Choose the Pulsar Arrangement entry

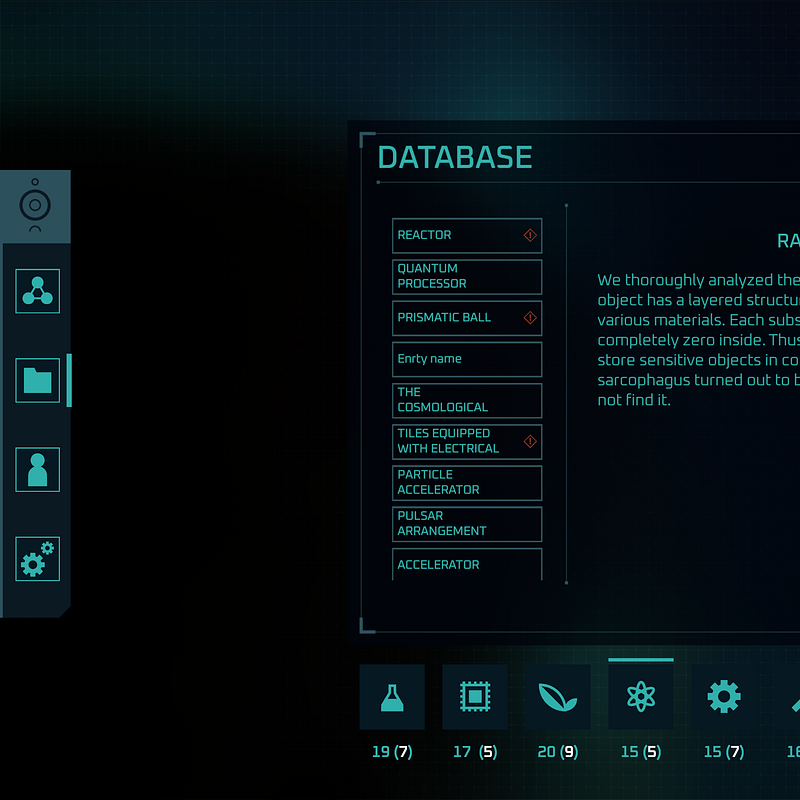(466, 523)
